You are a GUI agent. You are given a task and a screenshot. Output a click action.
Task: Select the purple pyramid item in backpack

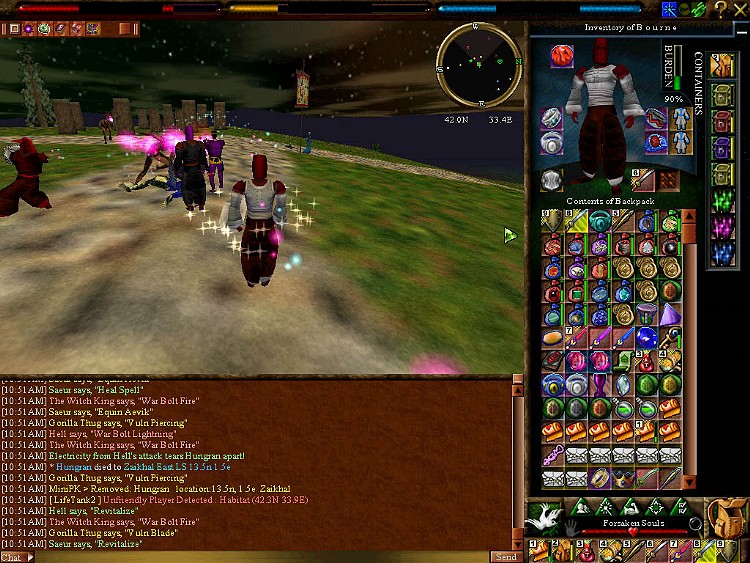tap(669, 314)
